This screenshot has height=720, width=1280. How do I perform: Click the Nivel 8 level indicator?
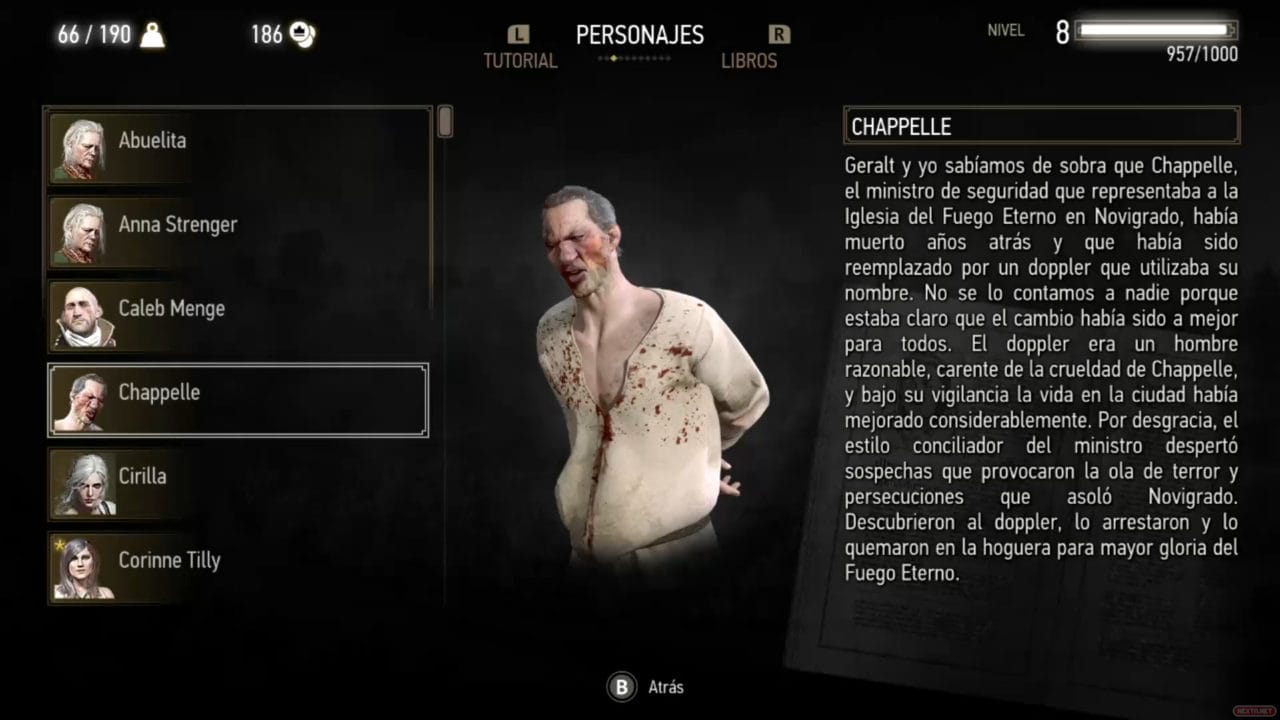(x=1032, y=30)
